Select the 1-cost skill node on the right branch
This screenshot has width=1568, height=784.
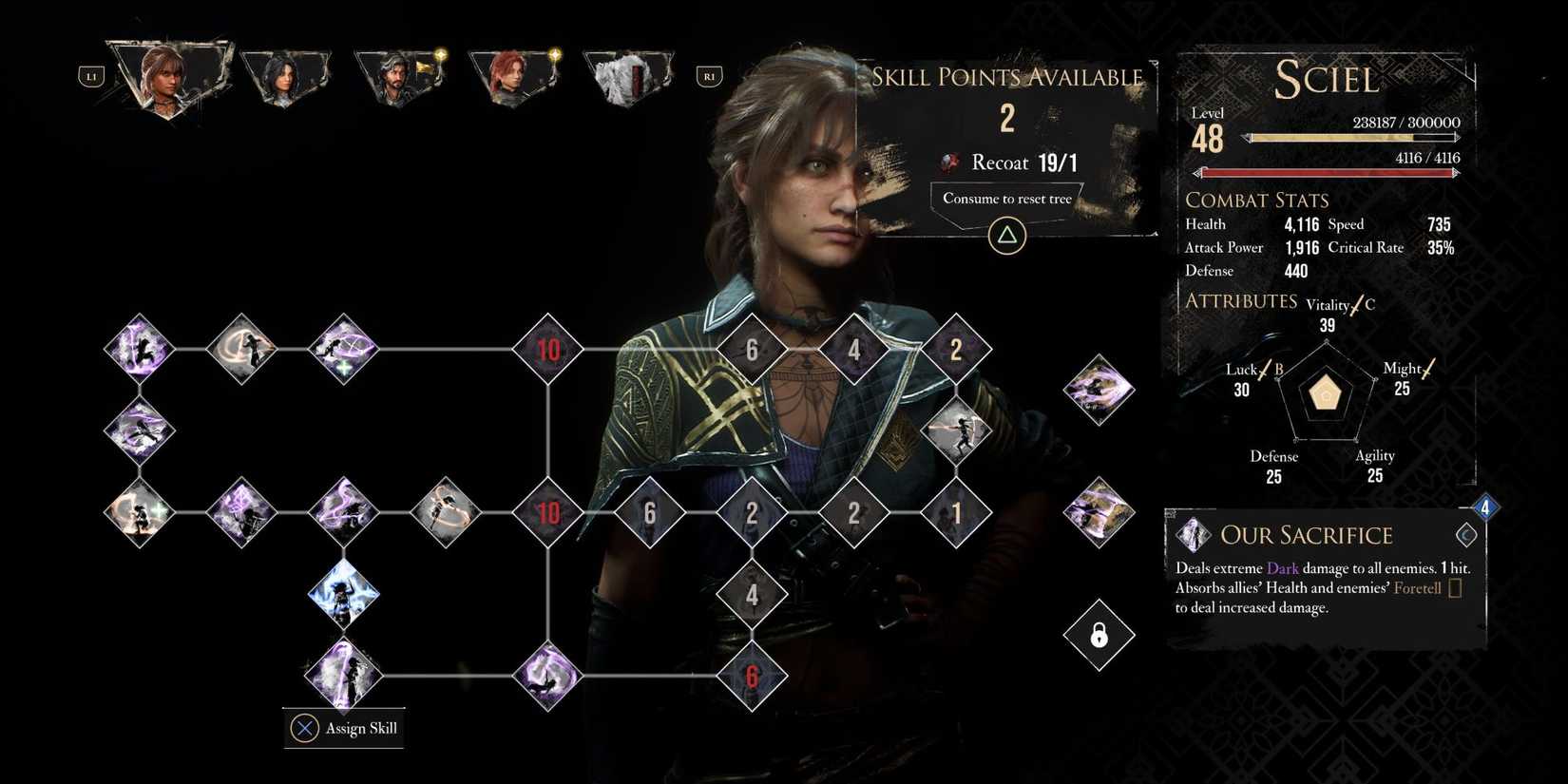[x=956, y=511]
